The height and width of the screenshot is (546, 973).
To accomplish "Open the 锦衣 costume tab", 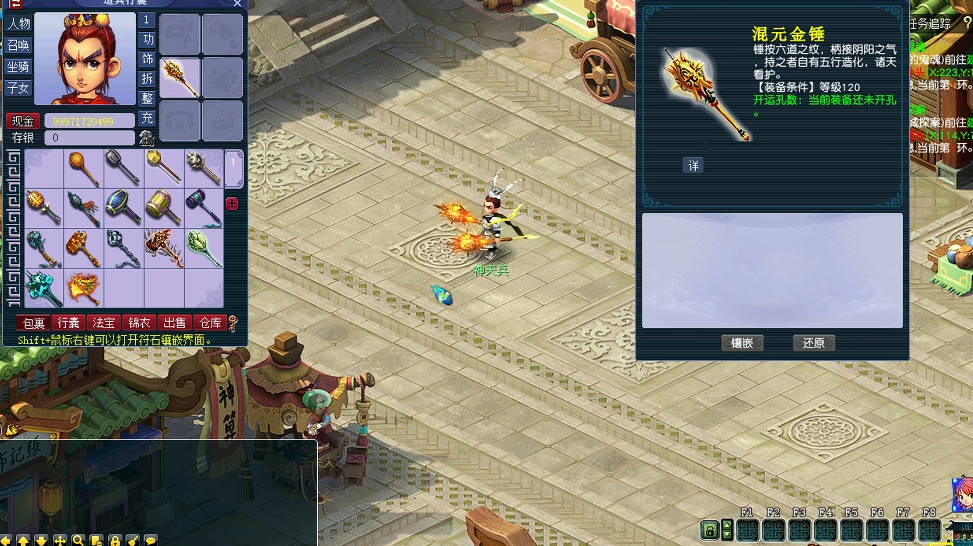I will [x=139, y=323].
